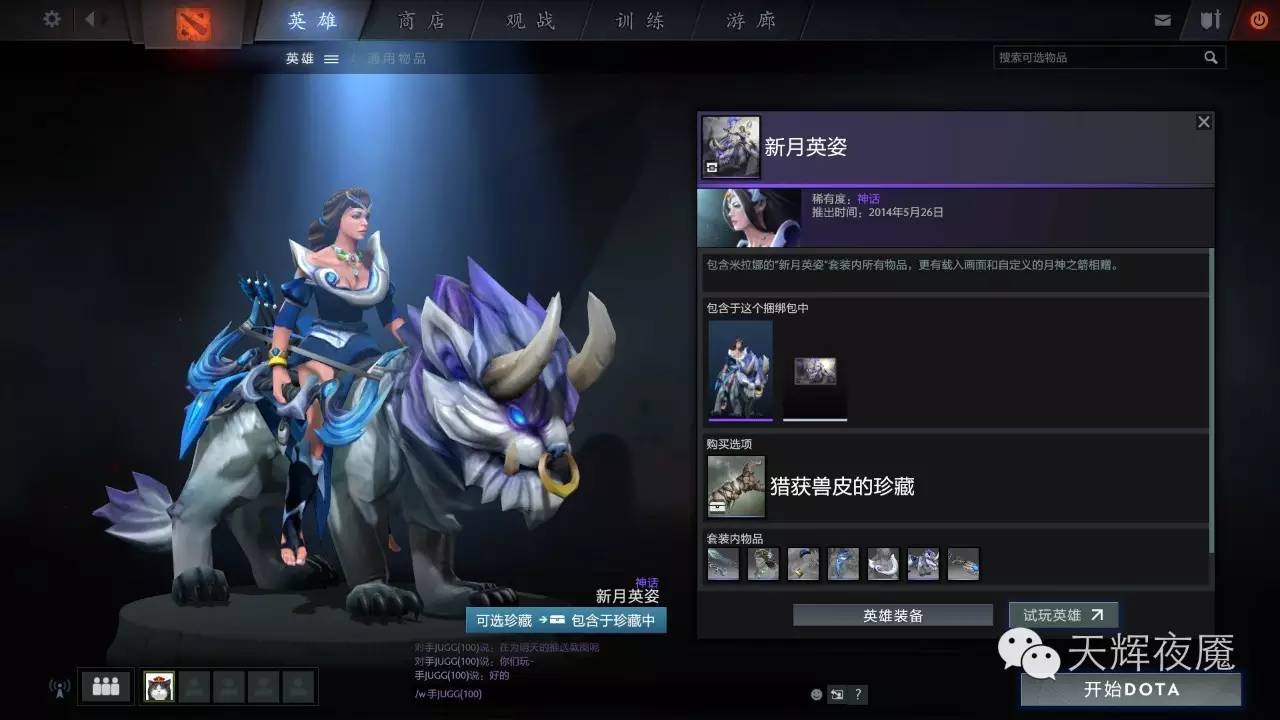Click the cat avatar party slot
1280x720 pixels.
[158, 686]
